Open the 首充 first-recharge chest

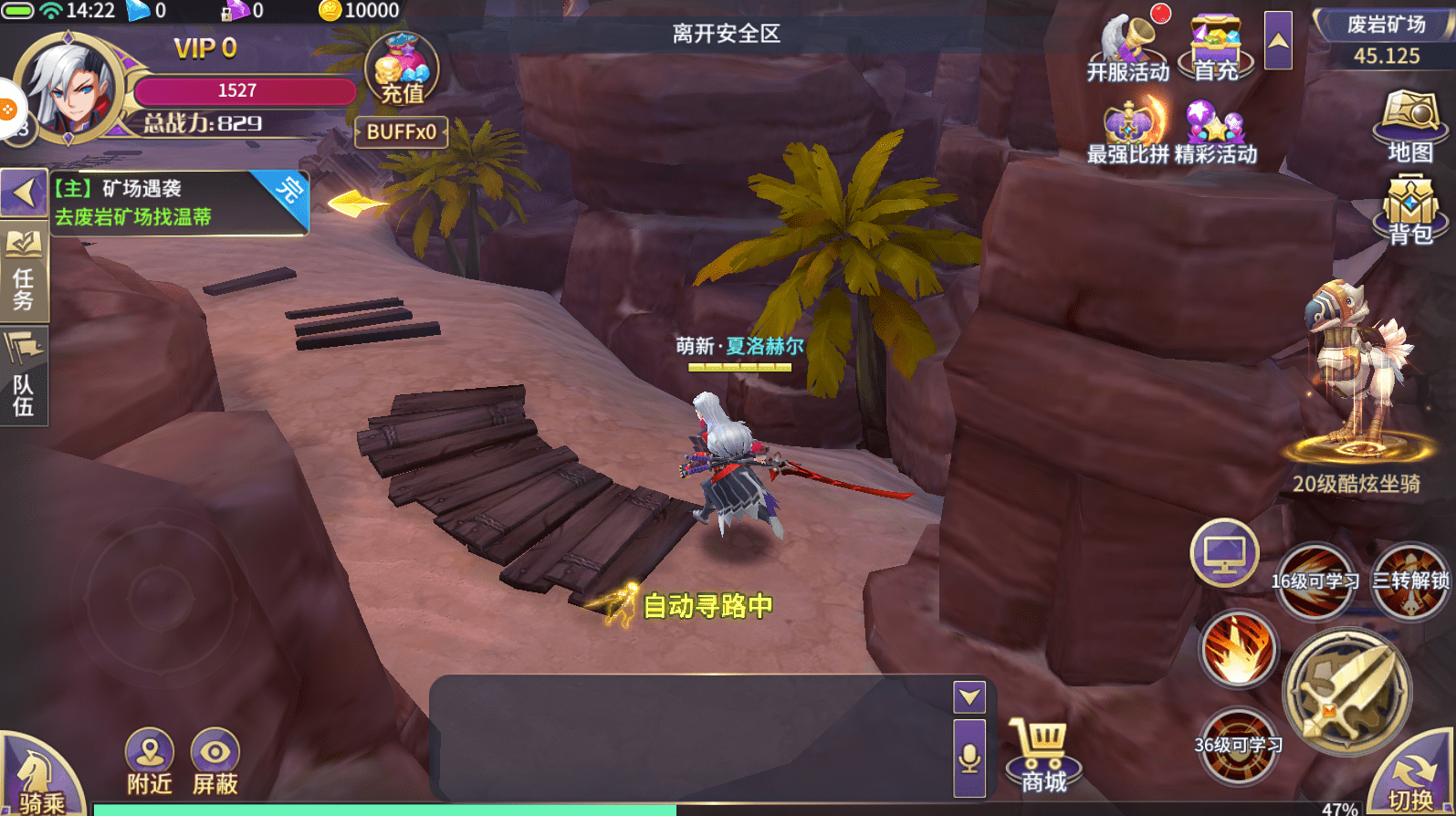click(x=1215, y=47)
